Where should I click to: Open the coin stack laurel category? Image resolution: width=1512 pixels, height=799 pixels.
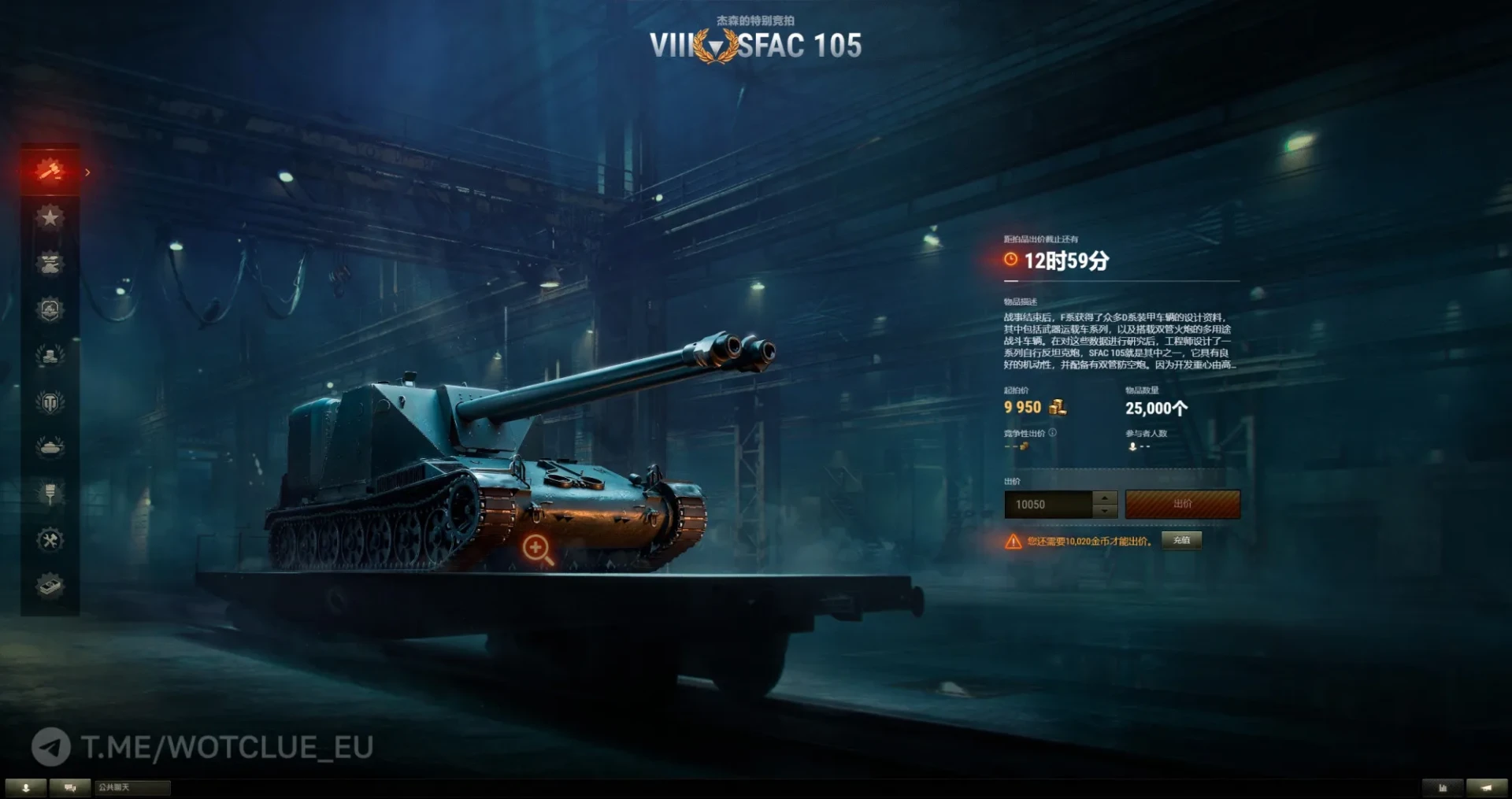click(x=50, y=356)
